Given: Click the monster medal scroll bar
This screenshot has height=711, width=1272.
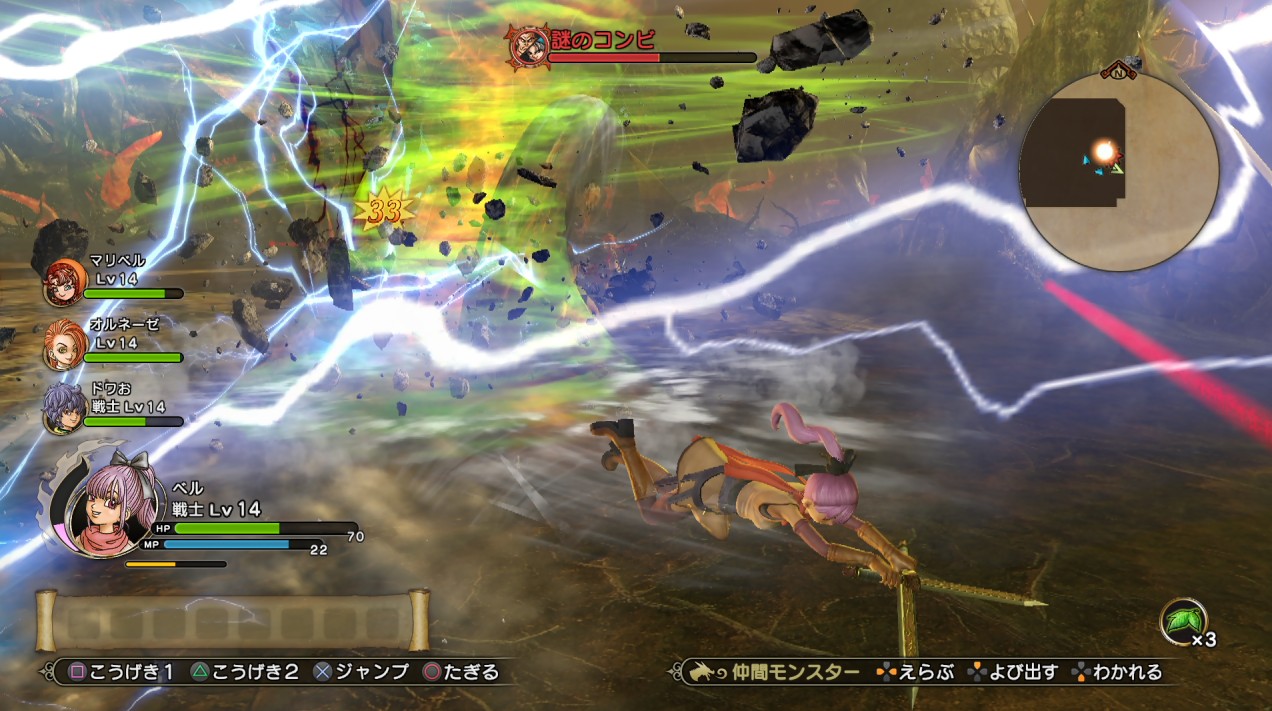Looking at the screenshot, I should tap(232, 621).
